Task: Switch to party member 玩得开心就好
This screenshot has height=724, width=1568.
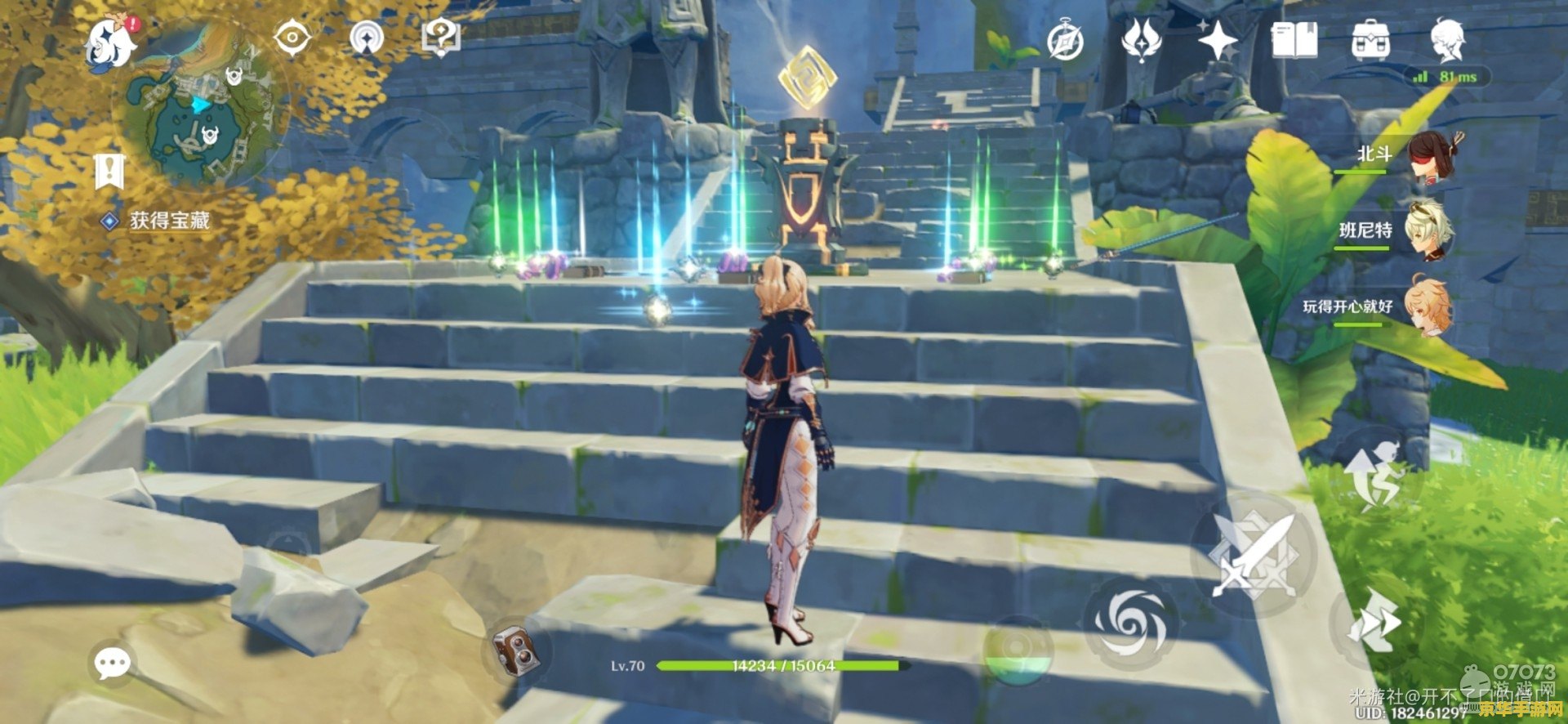Action: pyautogui.click(x=1428, y=307)
